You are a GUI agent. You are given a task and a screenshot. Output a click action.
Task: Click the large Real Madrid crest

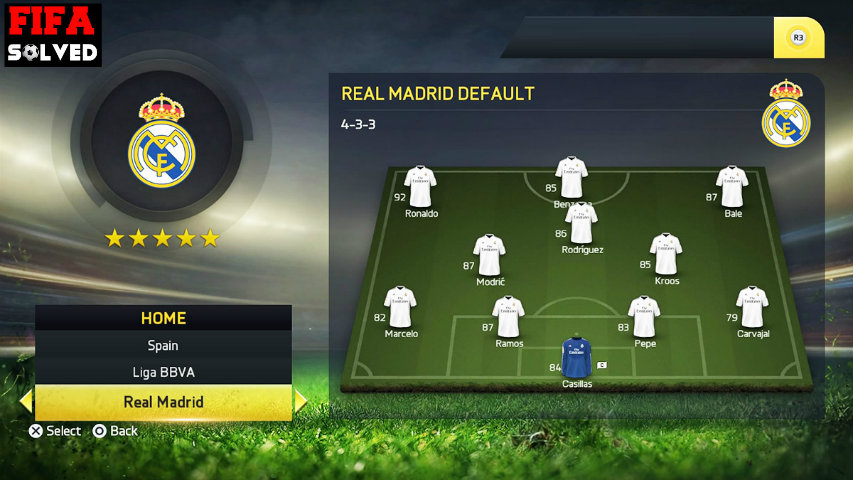161,142
